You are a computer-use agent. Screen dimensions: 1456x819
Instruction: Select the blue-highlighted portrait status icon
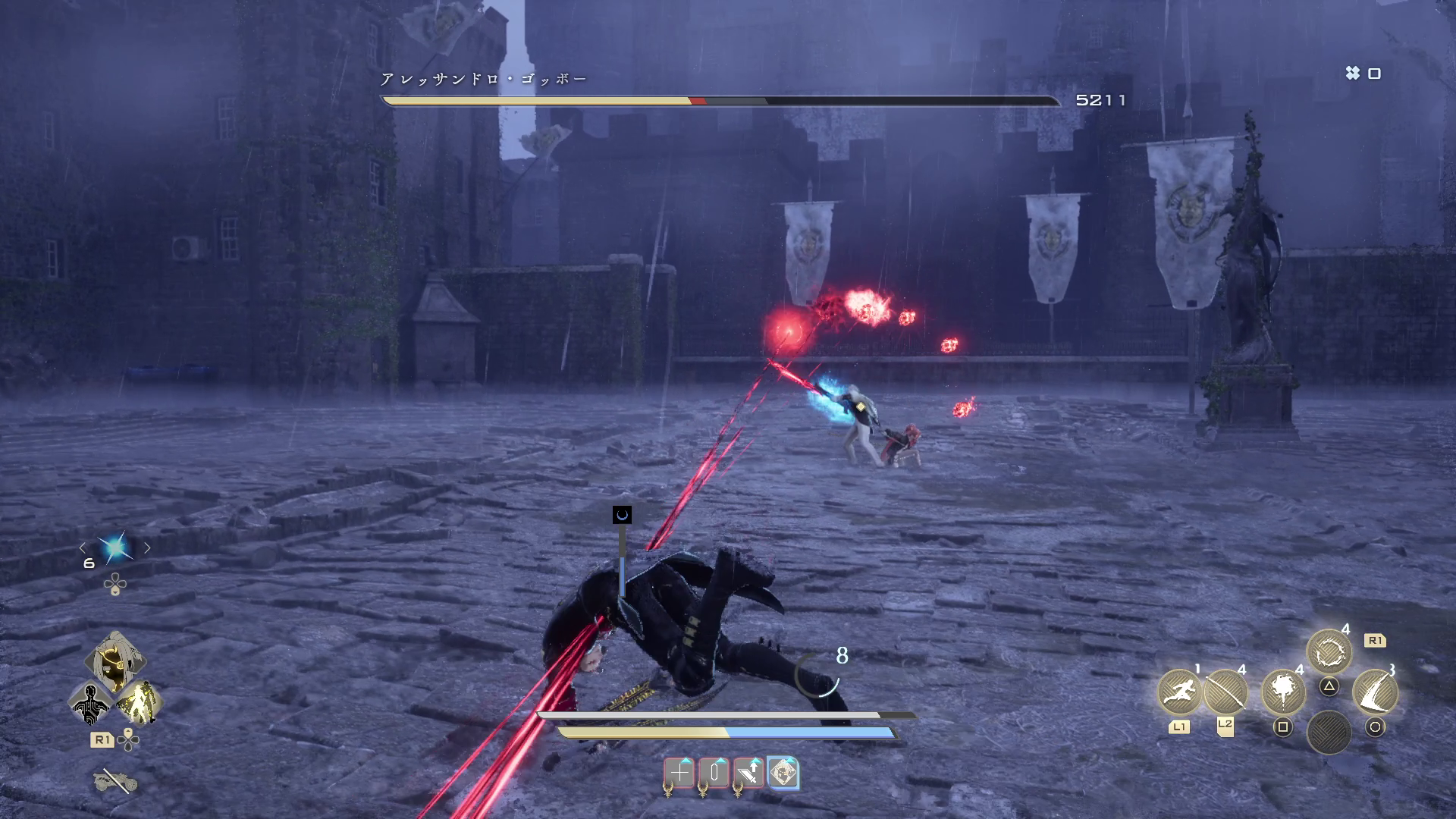click(783, 773)
